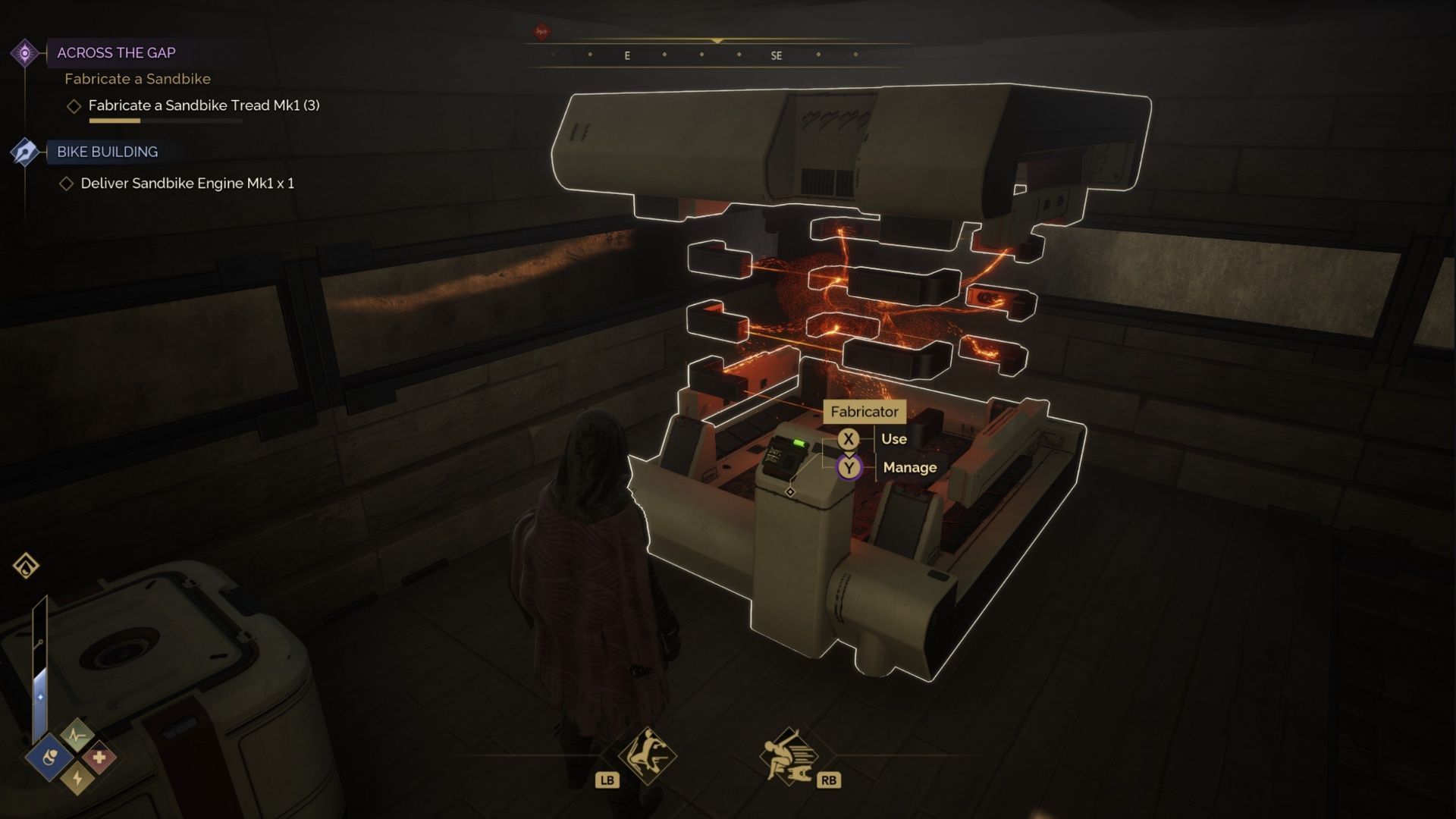Click the red marker on the compass
The width and height of the screenshot is (1456, 819).
click(x=541, y=32)
